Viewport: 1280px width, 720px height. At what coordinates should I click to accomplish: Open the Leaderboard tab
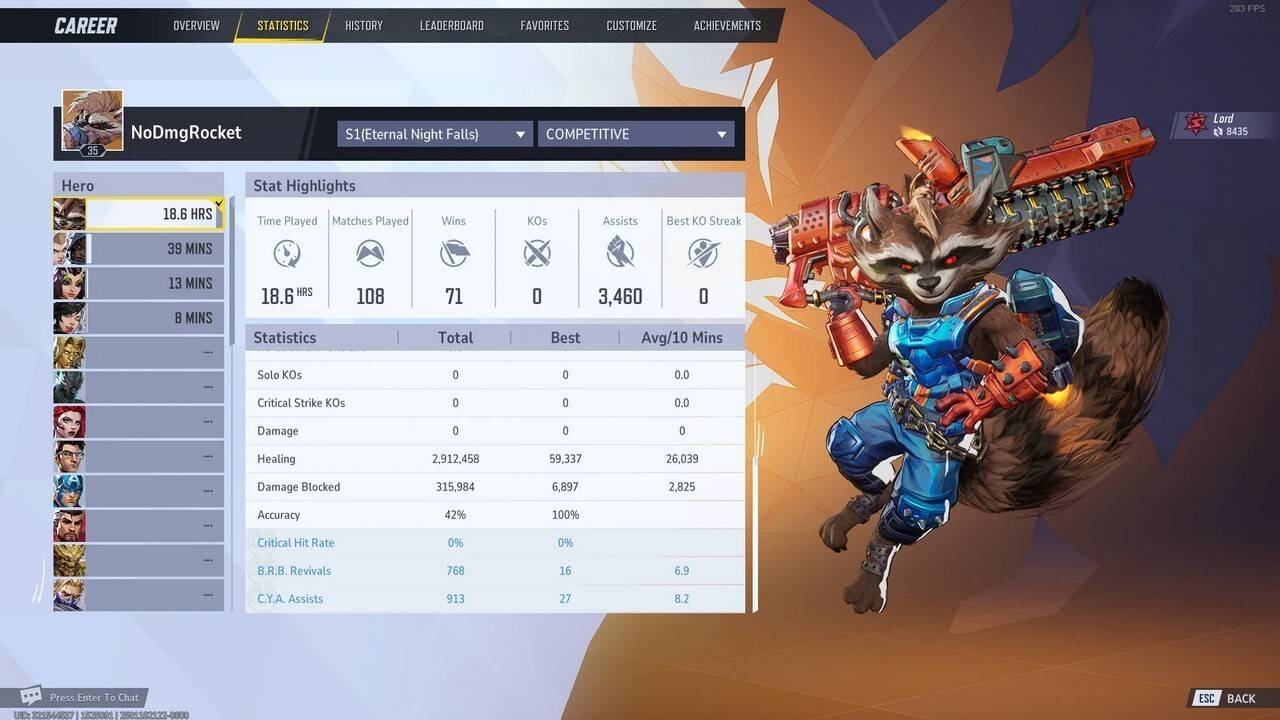(451, 25)
